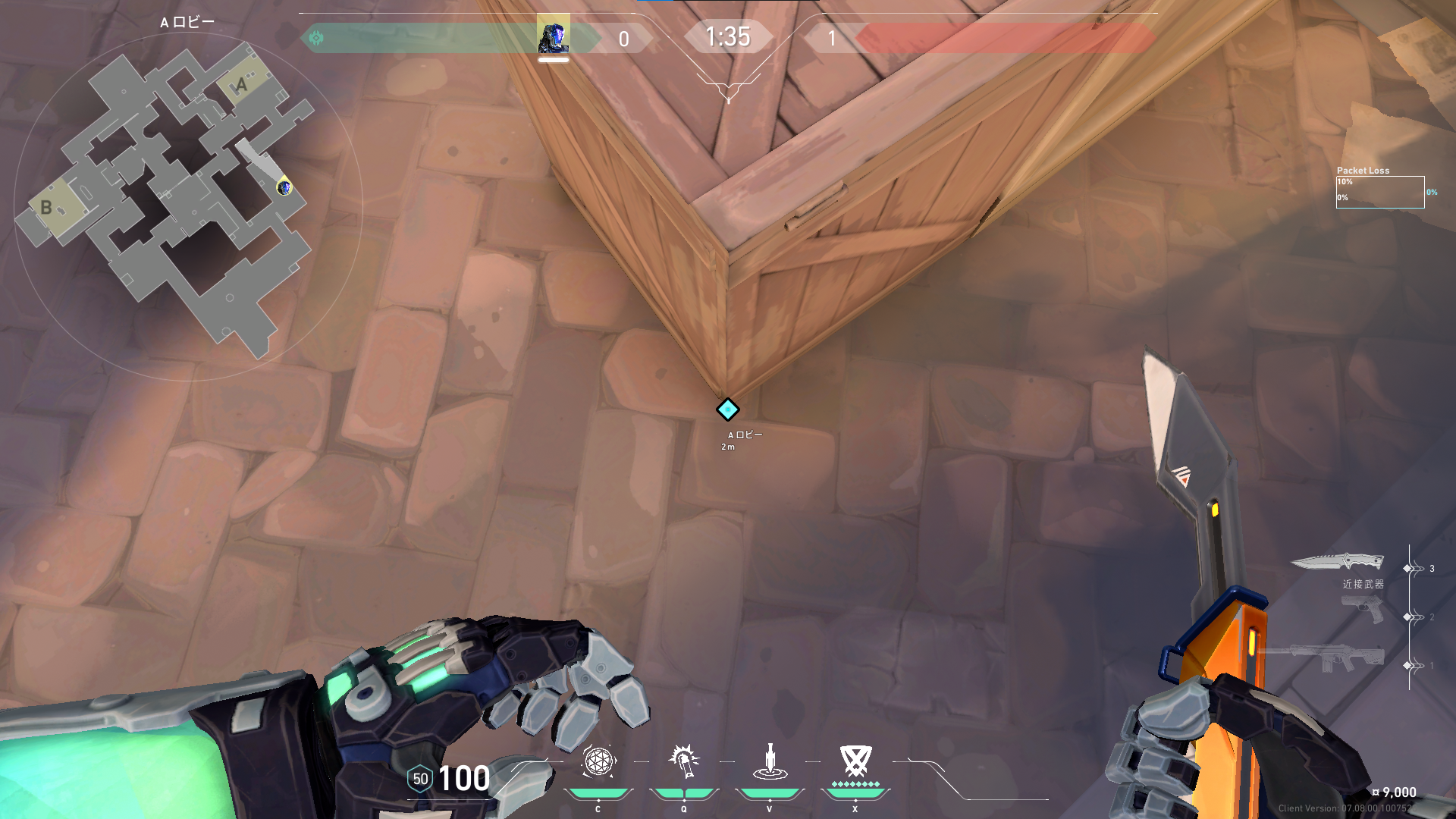Select the A site marker on minimap

(x=242, y=84)
